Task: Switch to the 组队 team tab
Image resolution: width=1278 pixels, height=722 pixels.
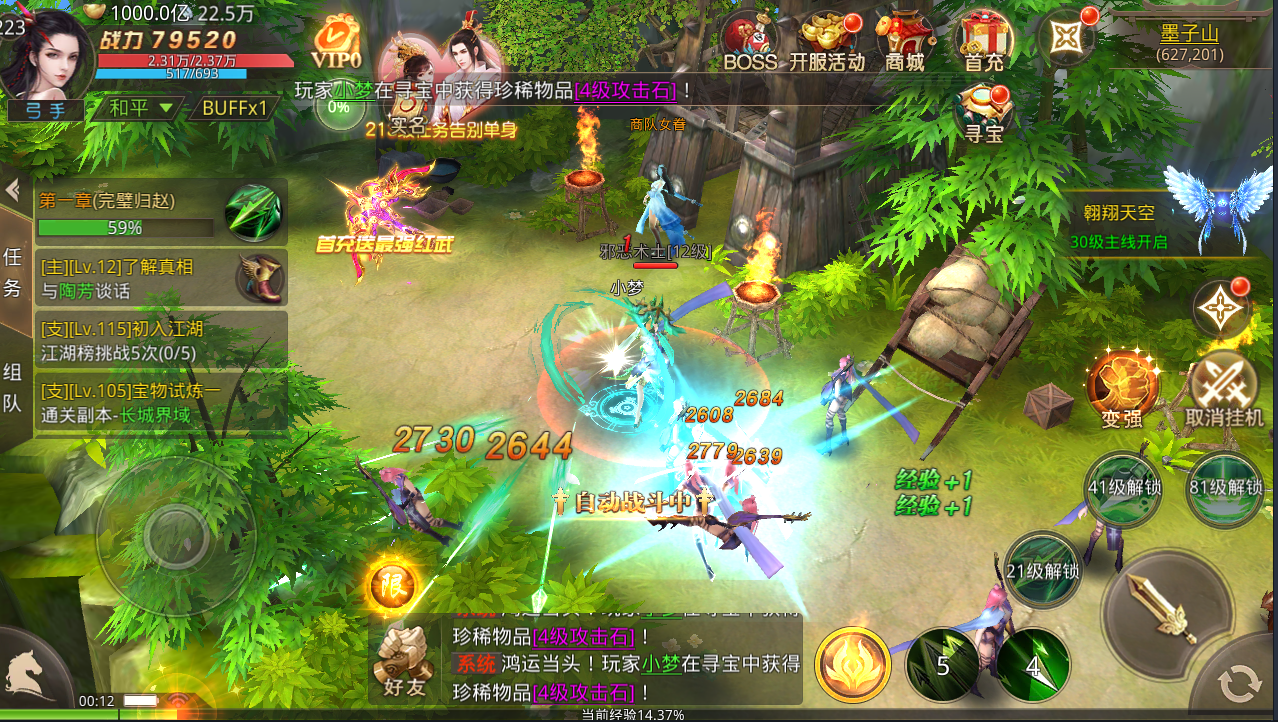Action: [14, 388]
